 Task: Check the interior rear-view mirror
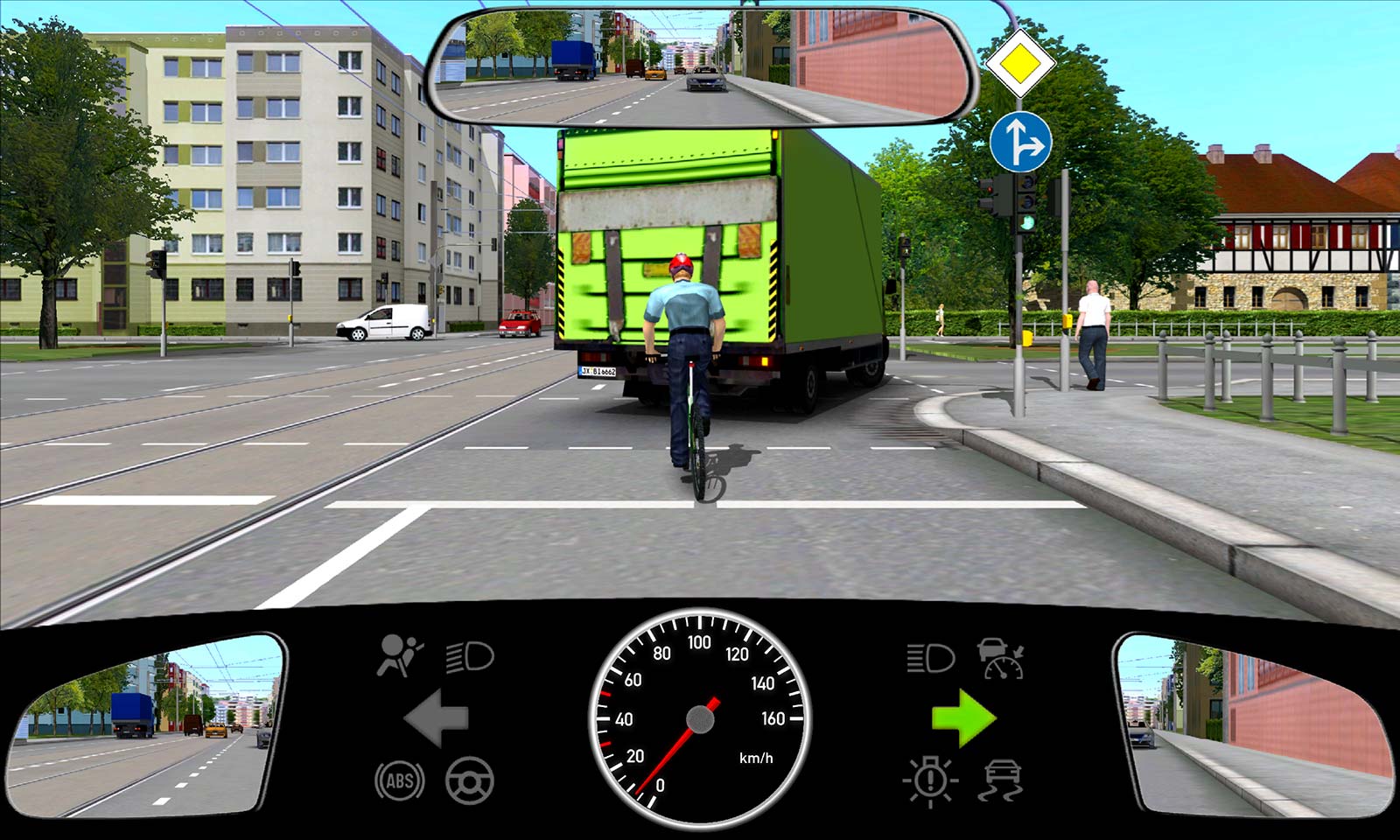click(x=700, y=66)
